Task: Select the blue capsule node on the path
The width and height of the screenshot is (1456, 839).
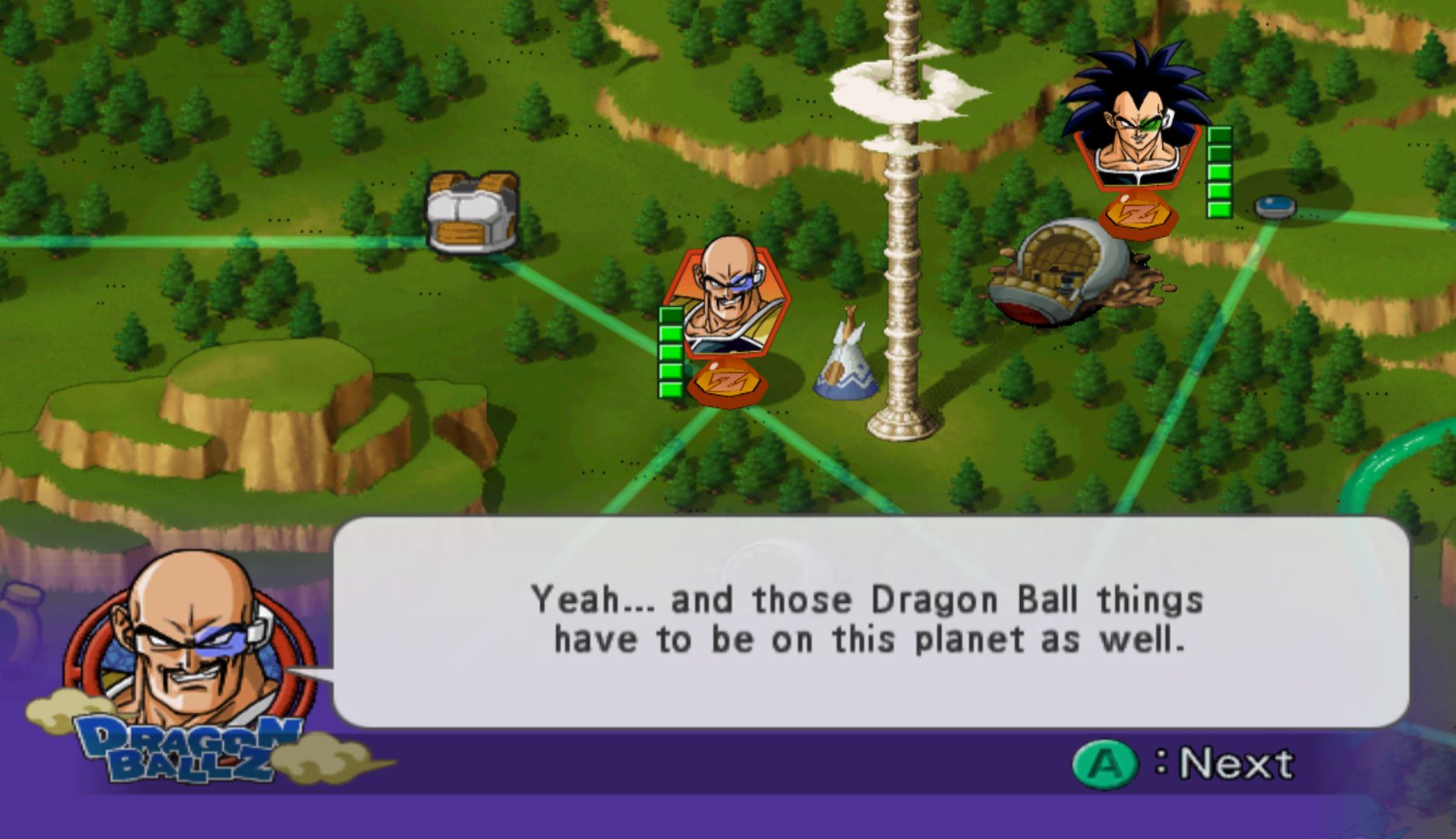Action: click(x=1275, y=207)
